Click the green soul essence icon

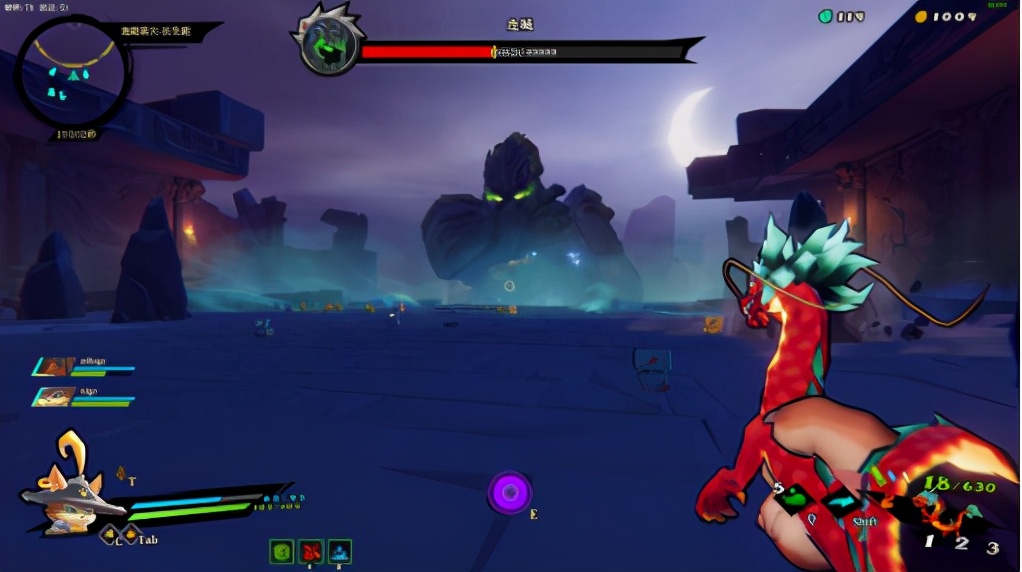click(826, 16)
